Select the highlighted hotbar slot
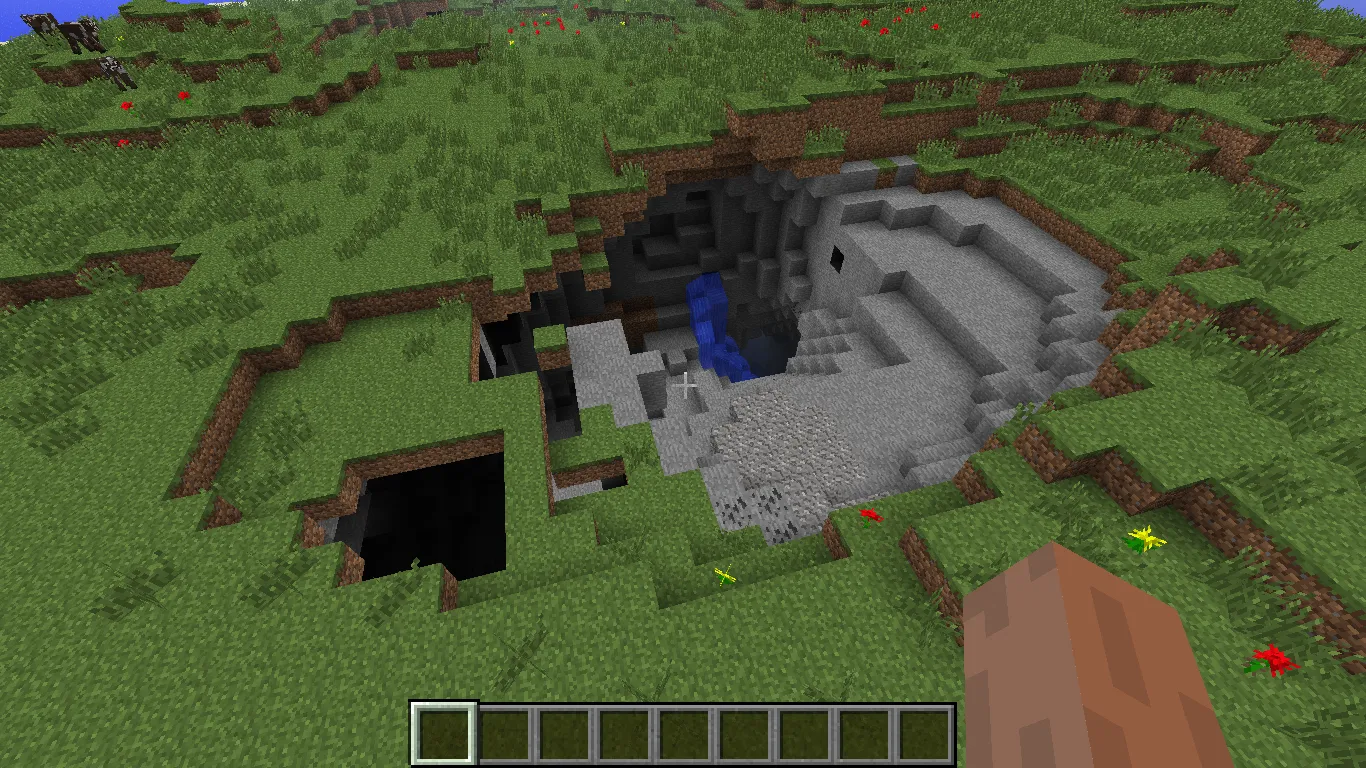This screenshot has height=768, width=1366. [444, 733]
